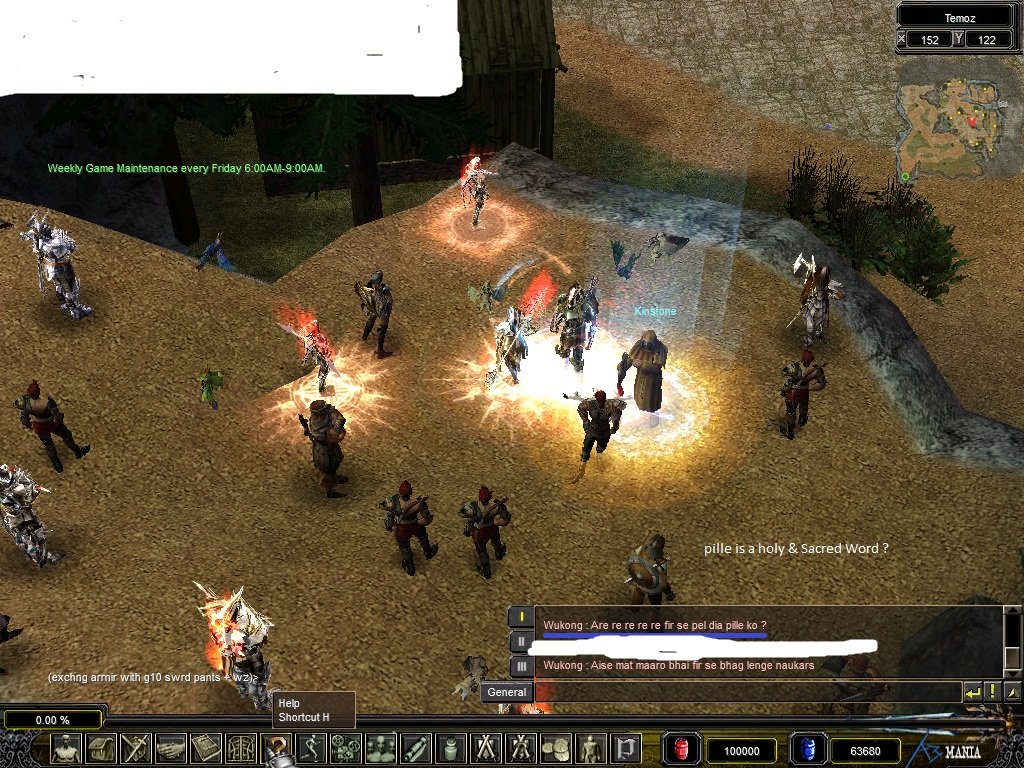1024x768 pixels.
Task: Click the crossed swords toolbar icon
Action: pos(136,749)
